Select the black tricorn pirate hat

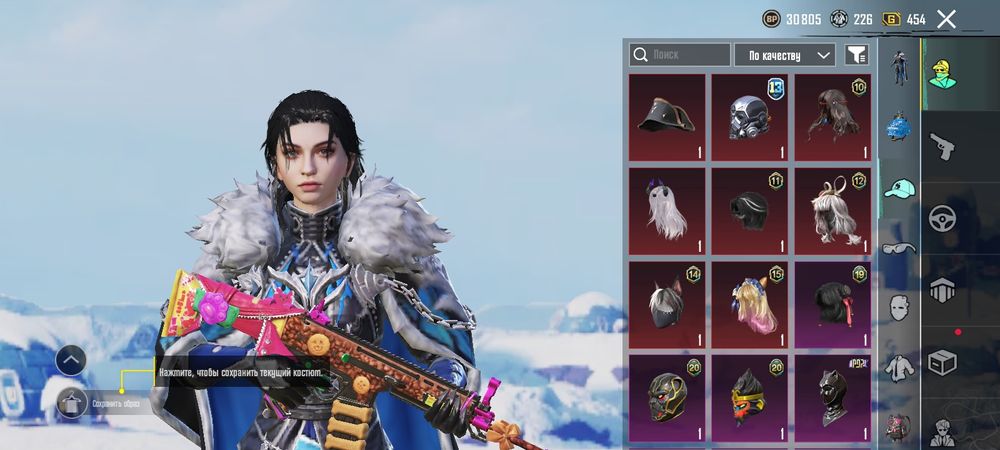(667, 117)
